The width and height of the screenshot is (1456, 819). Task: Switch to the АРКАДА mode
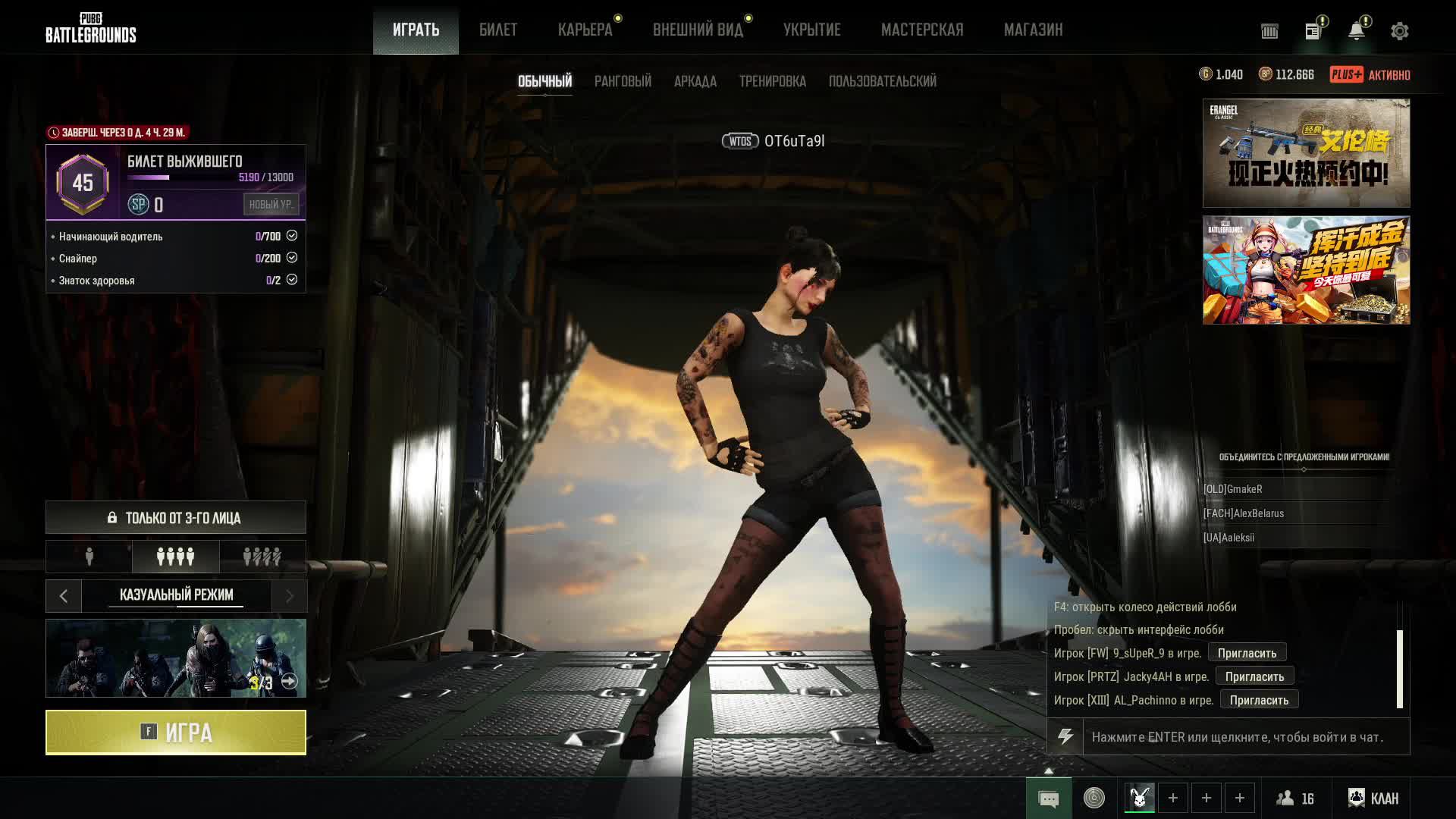point(695,81)
